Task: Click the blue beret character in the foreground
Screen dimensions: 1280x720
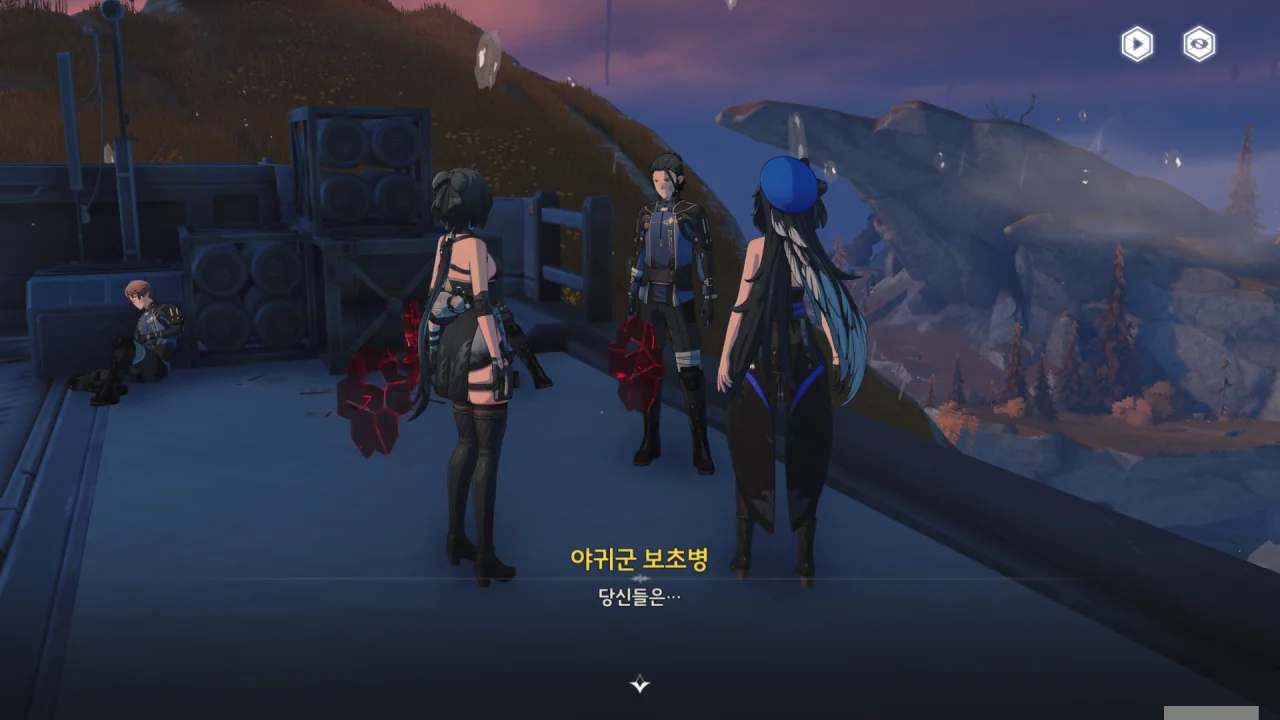Action: [x=790, y=350]
